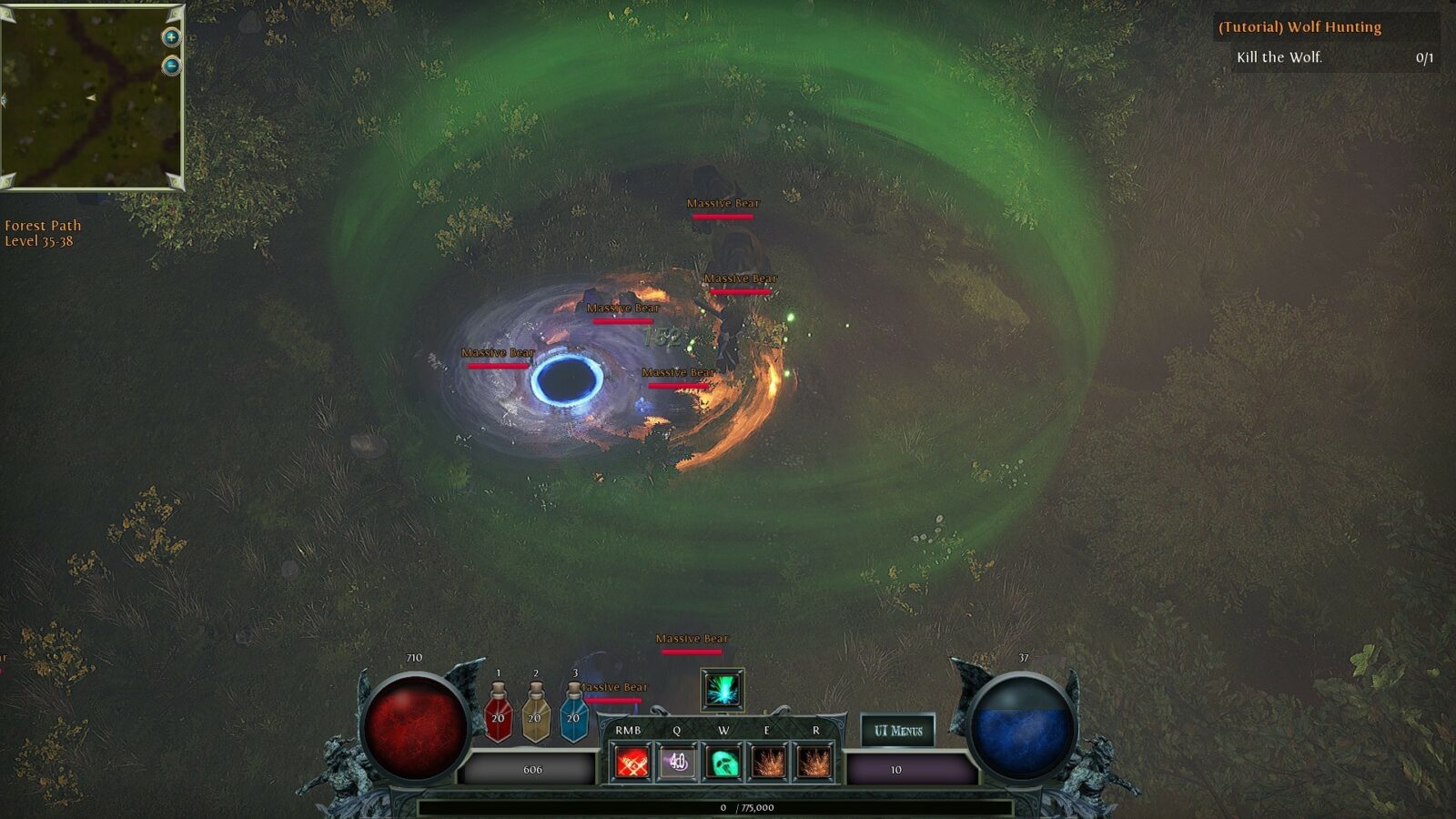Screen dimensions: 1456x819
Task: Activate the orange burst skill under E
Action: (x=768, y=763)
